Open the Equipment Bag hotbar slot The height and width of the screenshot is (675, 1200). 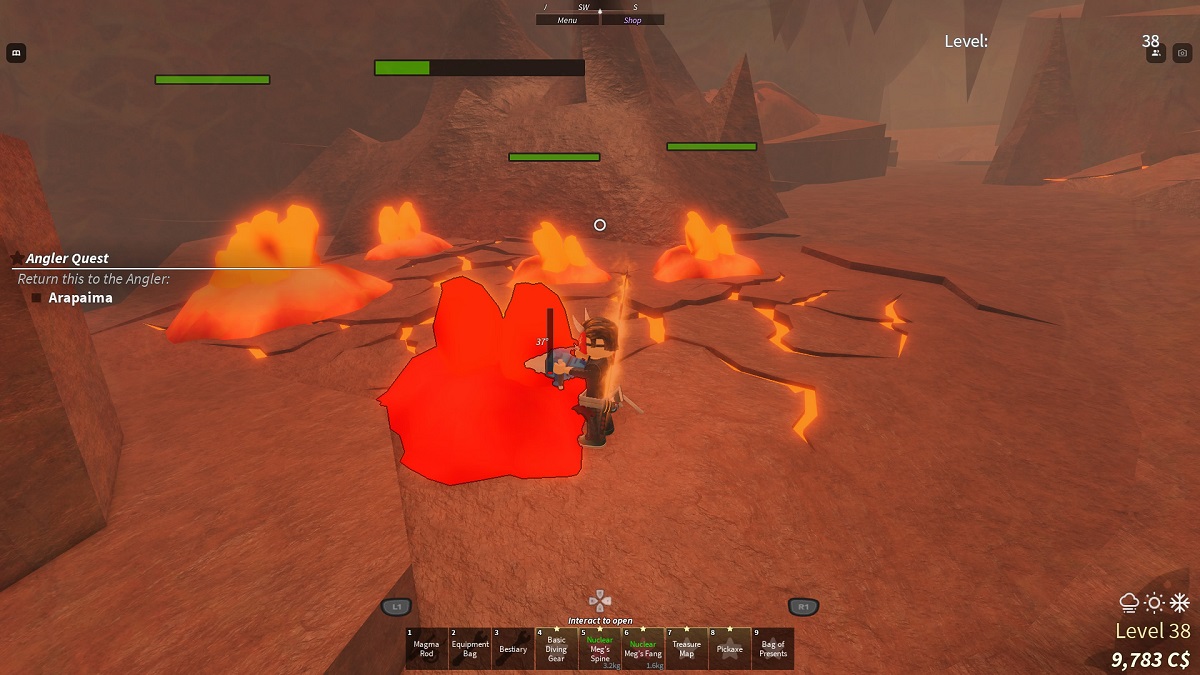click(470, 648)
